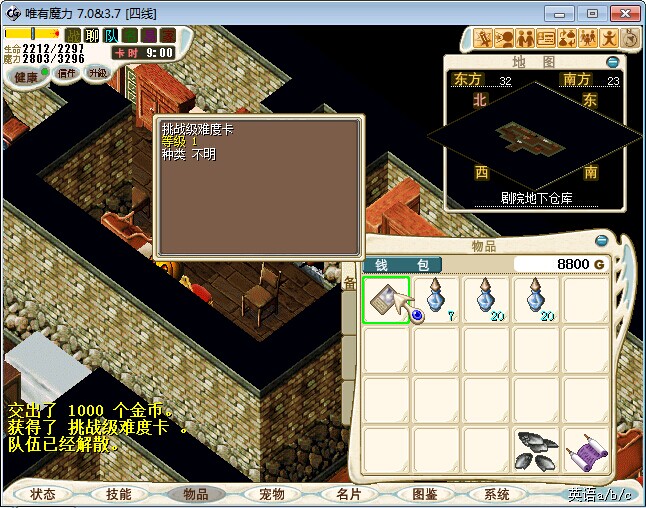The image size is (646, 508).
Task: Click the 健康 health button
Action: (x=27, y=76)
